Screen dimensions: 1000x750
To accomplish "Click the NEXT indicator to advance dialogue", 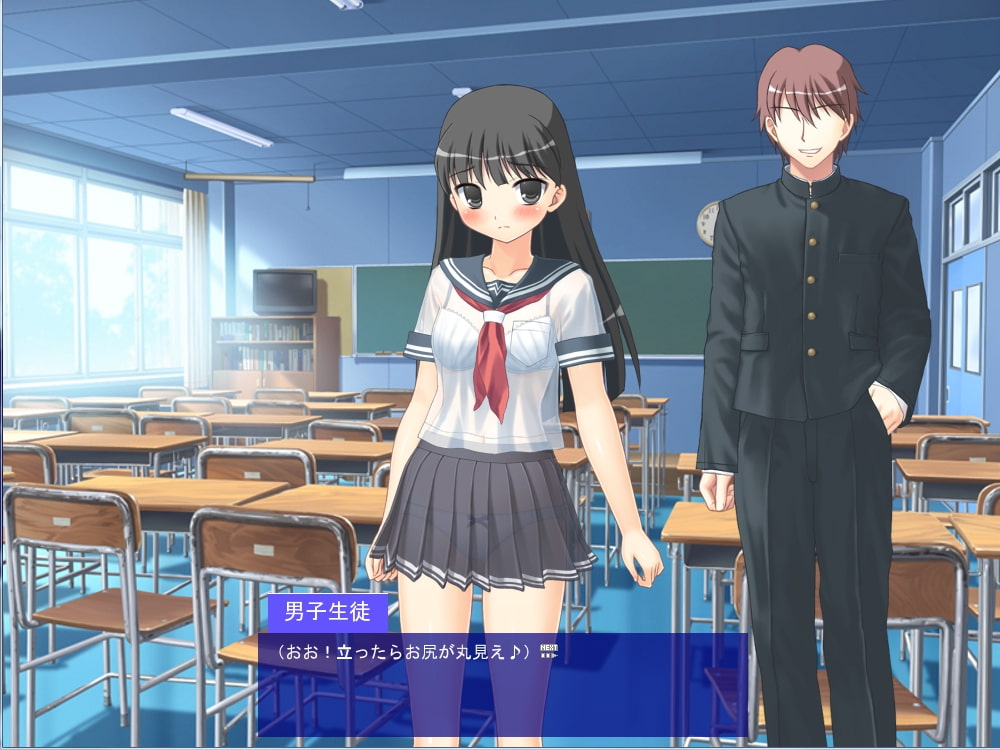I will (x=548, y=650).
